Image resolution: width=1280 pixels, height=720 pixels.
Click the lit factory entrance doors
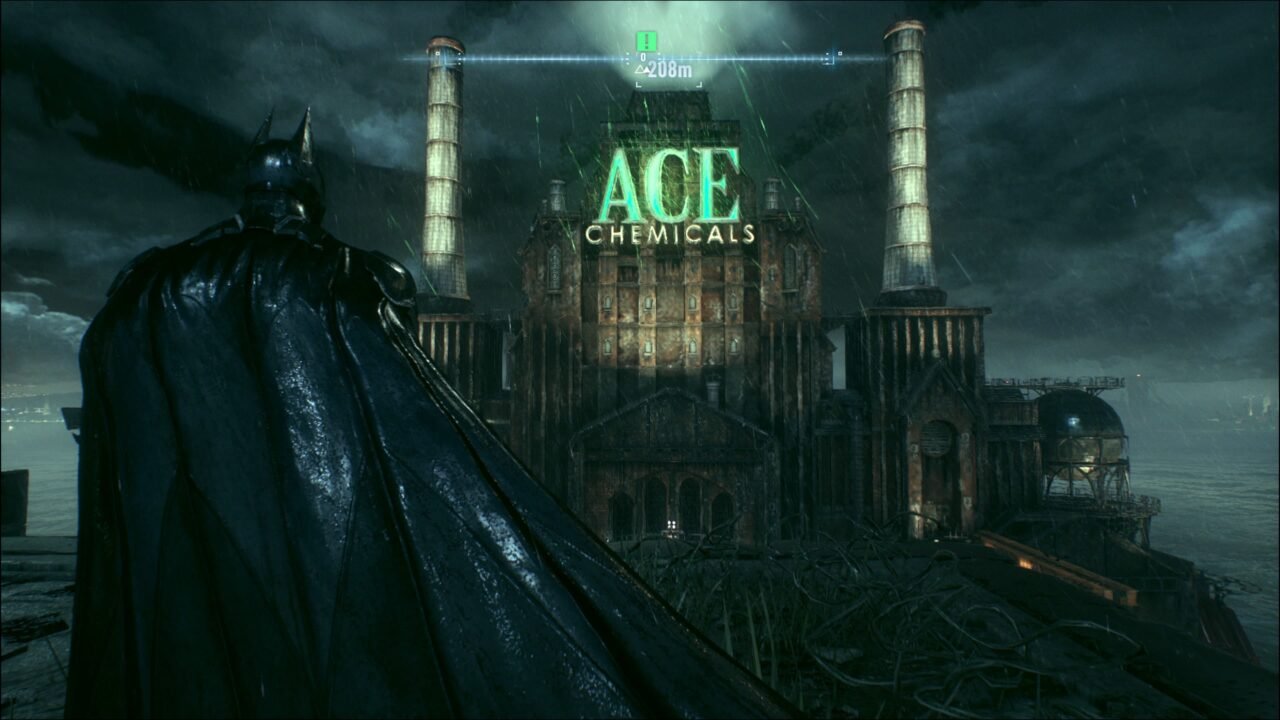672,525
